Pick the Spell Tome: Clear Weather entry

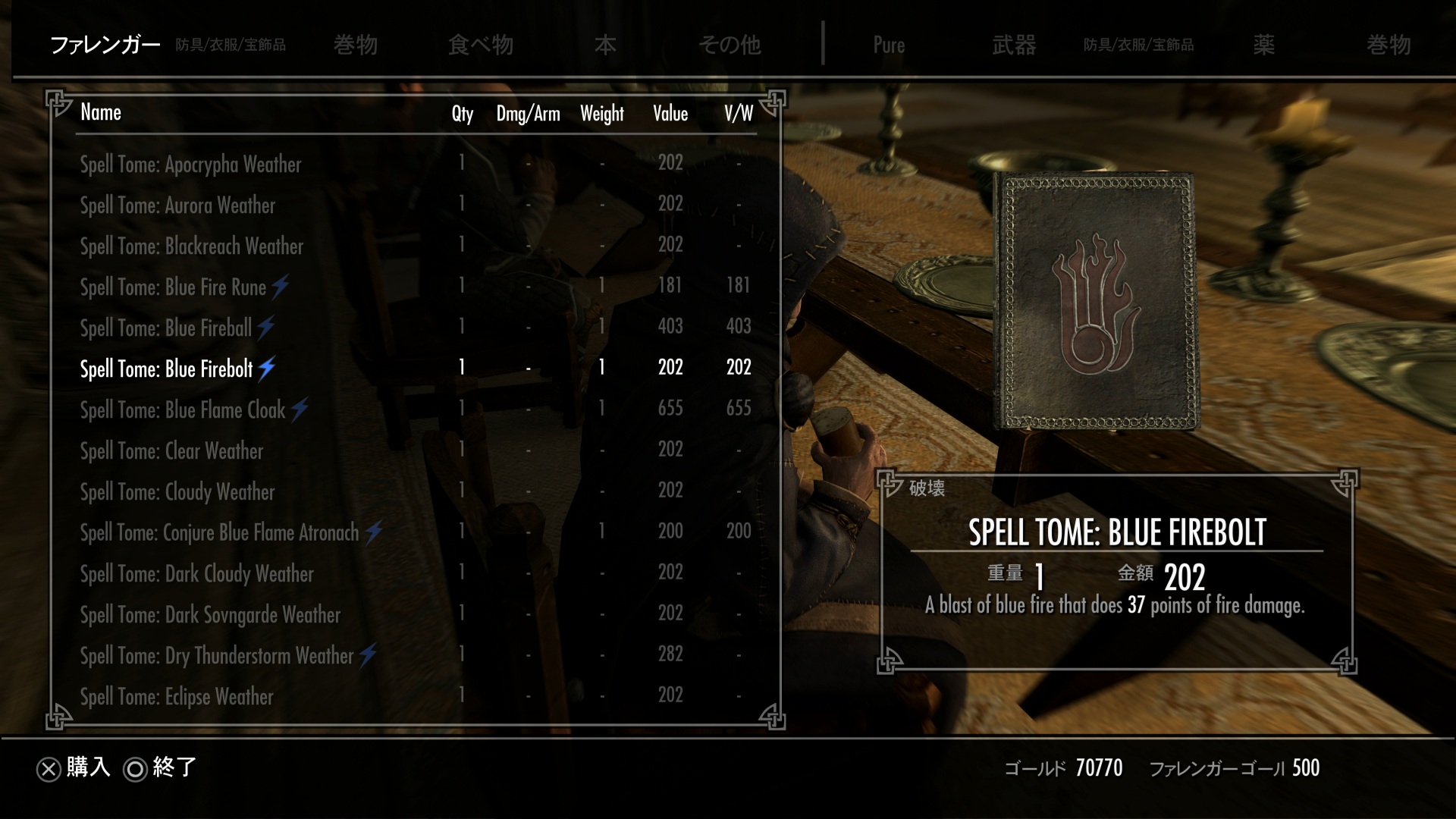tap(172, 450)
